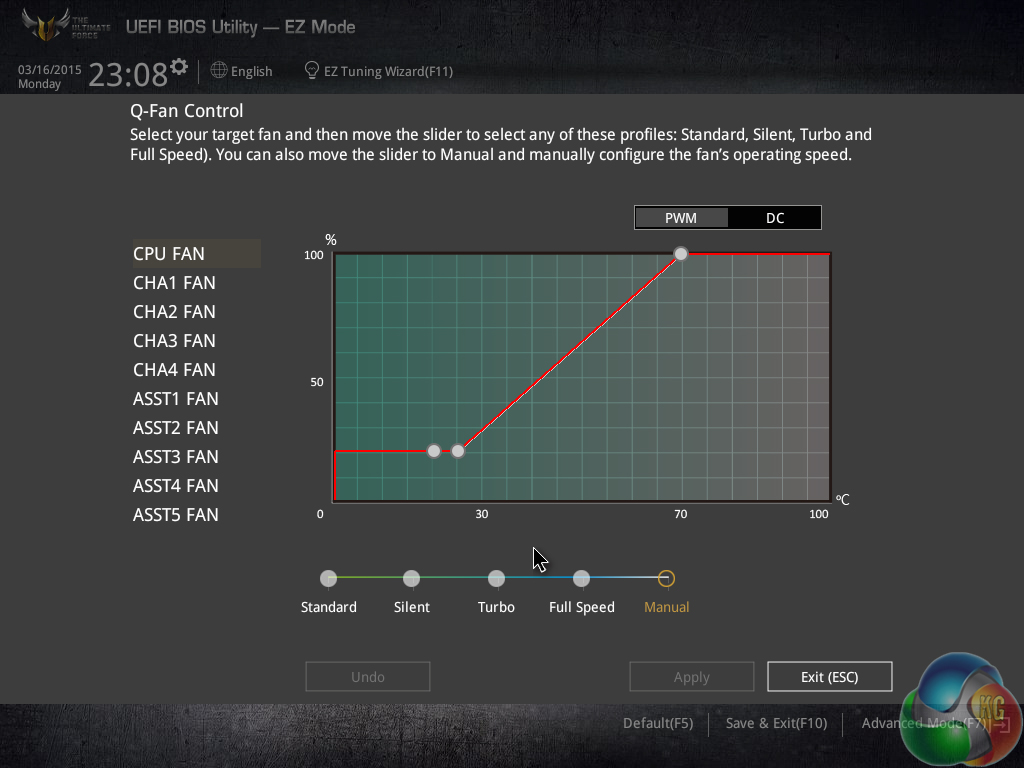The height and width of the screenshot is (768, 1024).
Task: Select CPU FAN from the fan list
Action: click(168, 254)
